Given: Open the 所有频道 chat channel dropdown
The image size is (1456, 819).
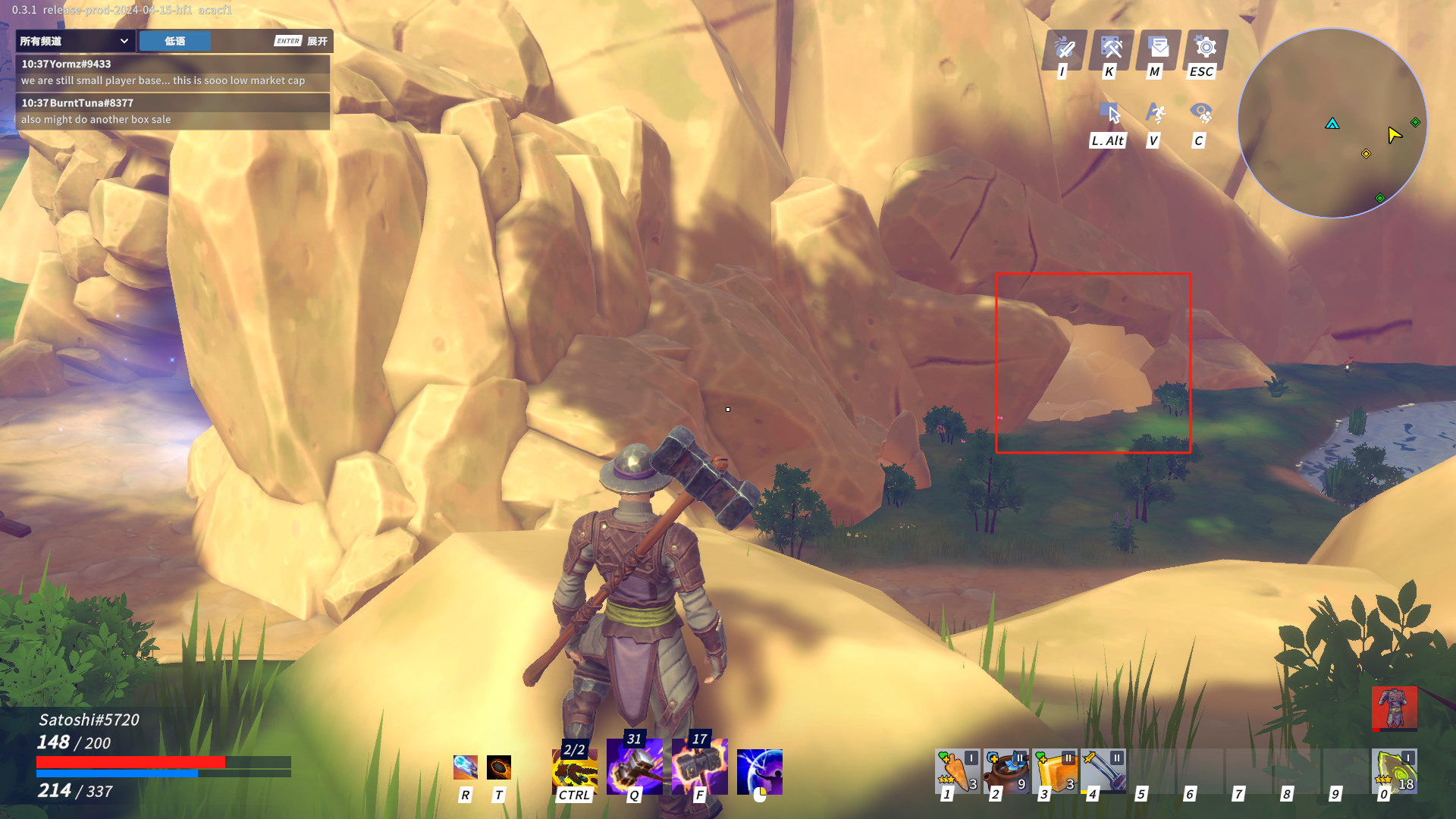Looking at the screenshot, I should (74, 41).
